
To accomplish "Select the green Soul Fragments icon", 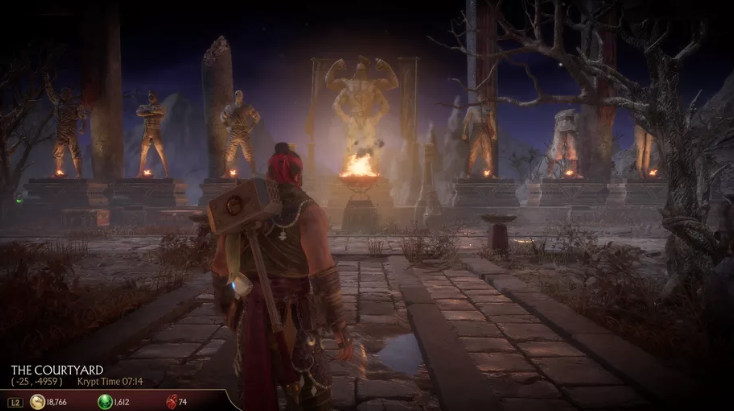I will click(103, 402).
